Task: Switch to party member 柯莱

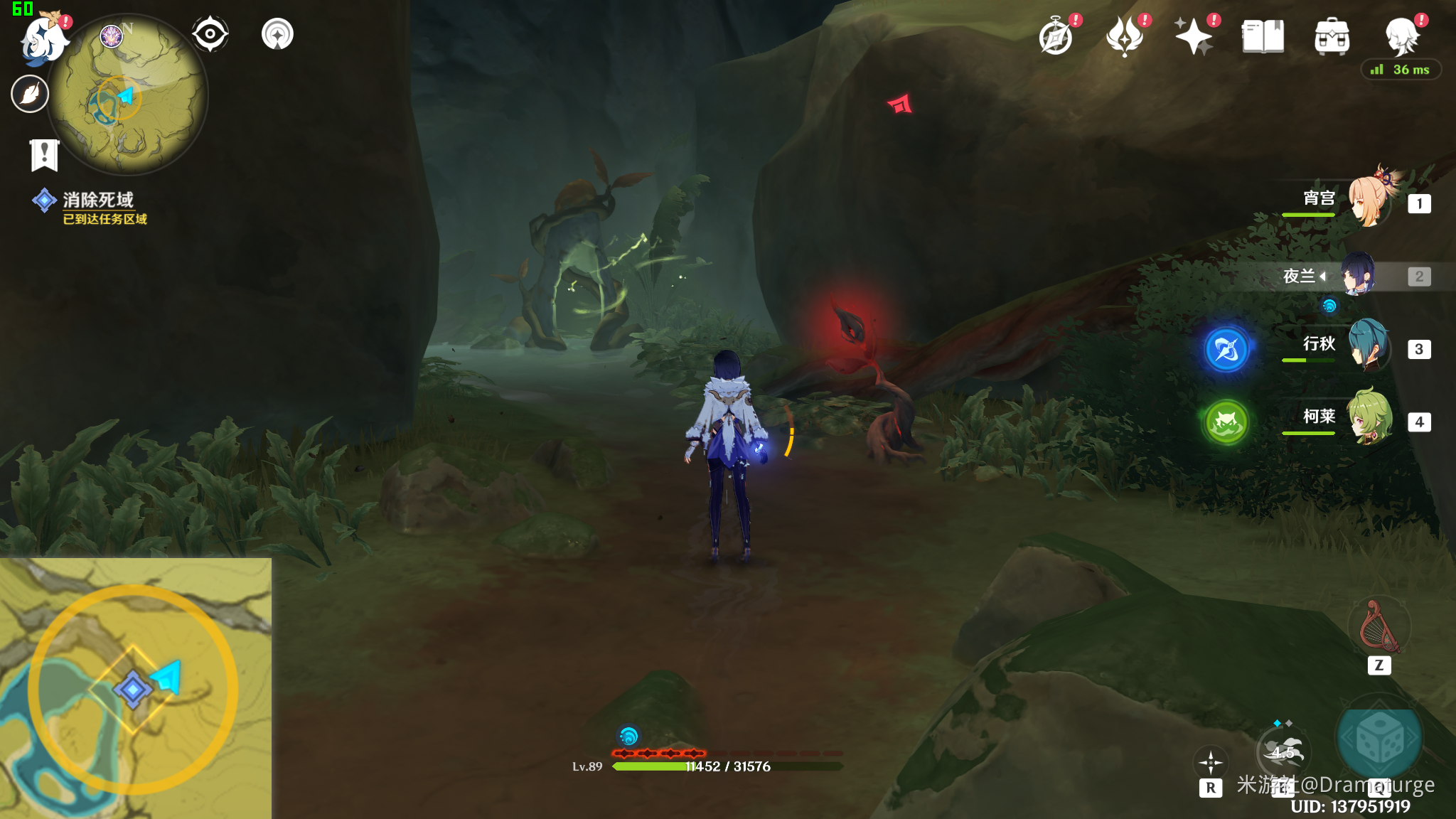Action: 1369,420
